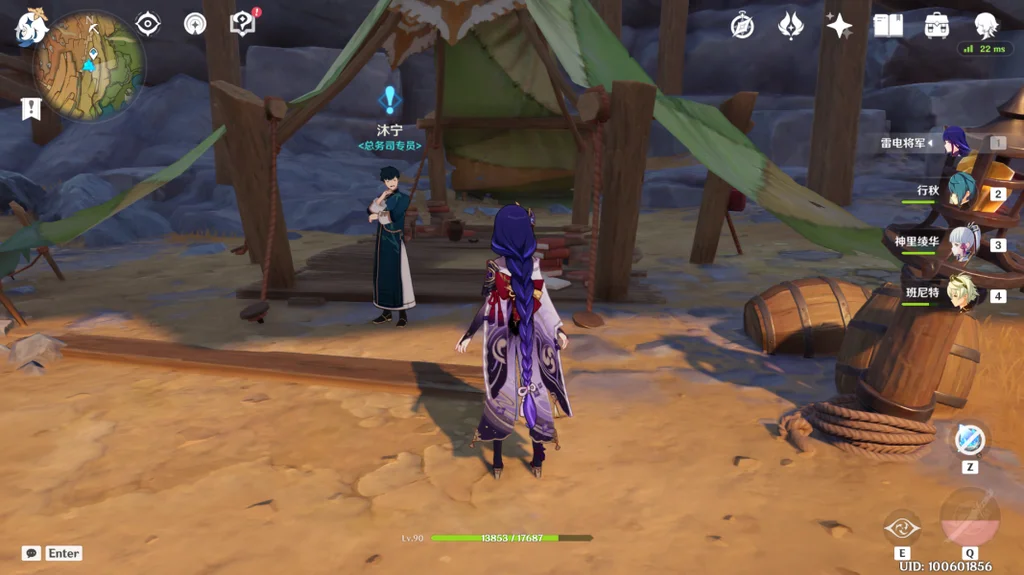Viewport: 1024px width, 575px height.
Task: Open the Wish star icon
Action: [838, 26]
